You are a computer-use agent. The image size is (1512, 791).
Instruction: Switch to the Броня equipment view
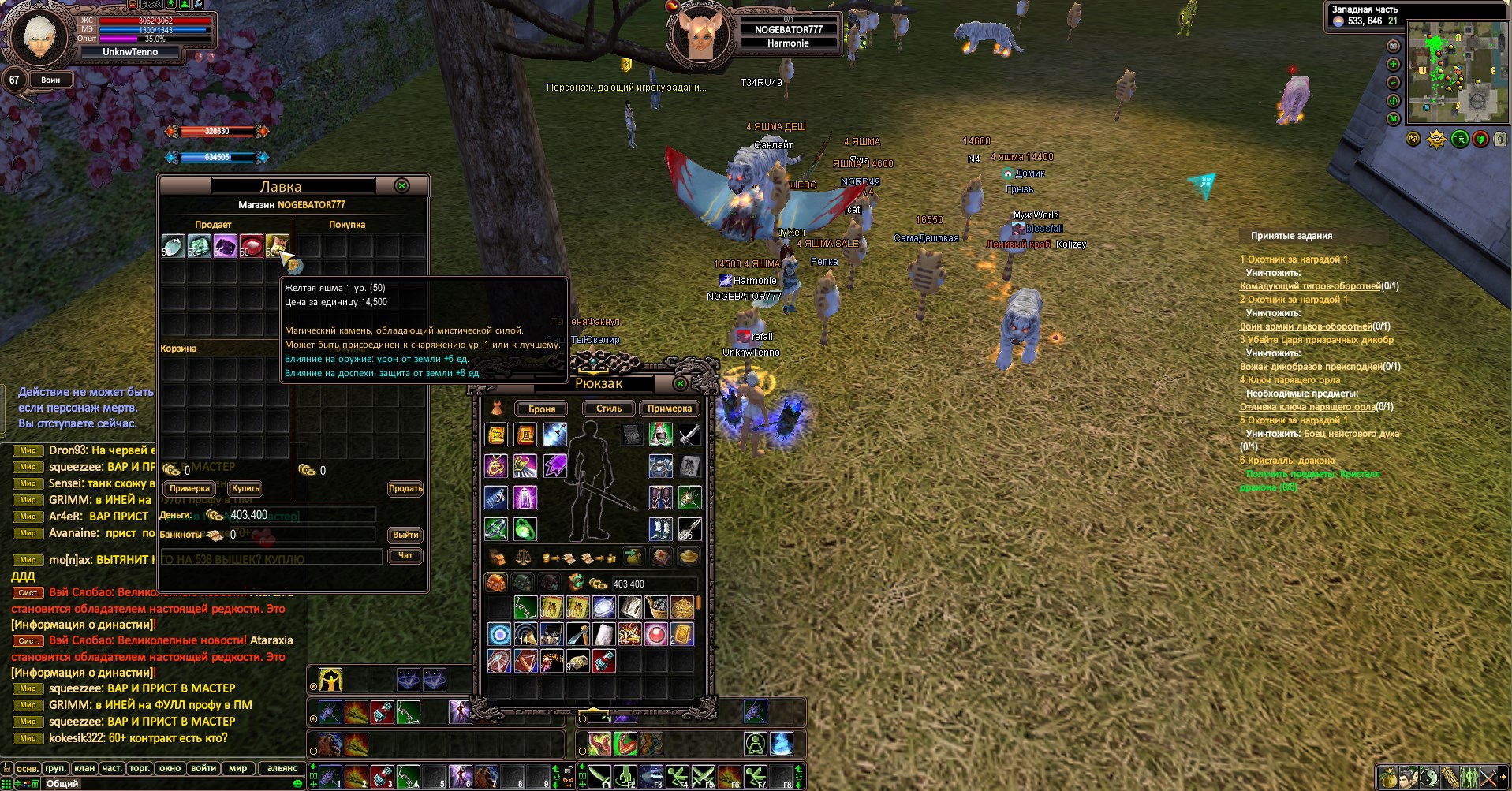tap(542, 409)
